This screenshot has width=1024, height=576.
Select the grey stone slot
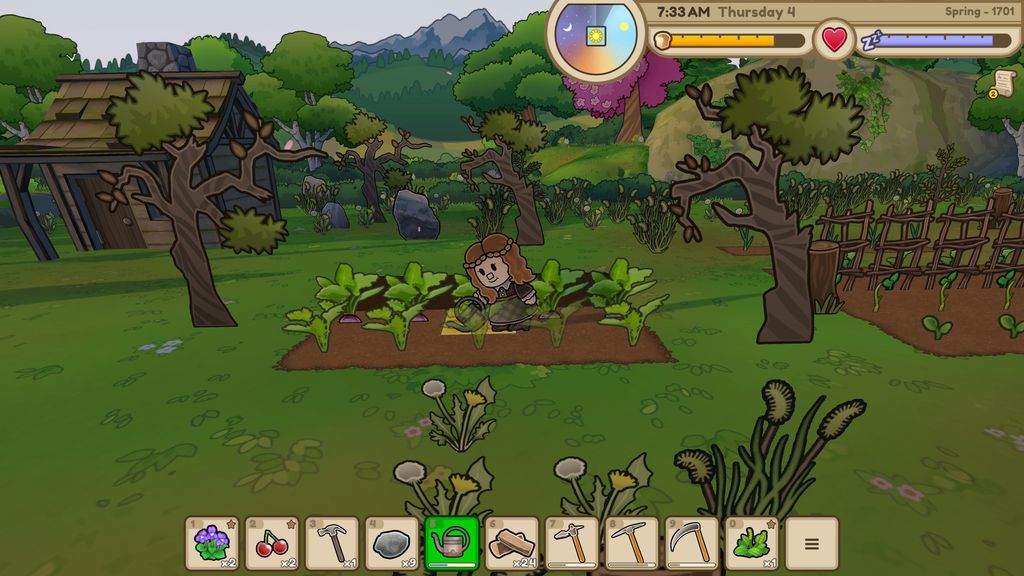click(x=392, y=543)
